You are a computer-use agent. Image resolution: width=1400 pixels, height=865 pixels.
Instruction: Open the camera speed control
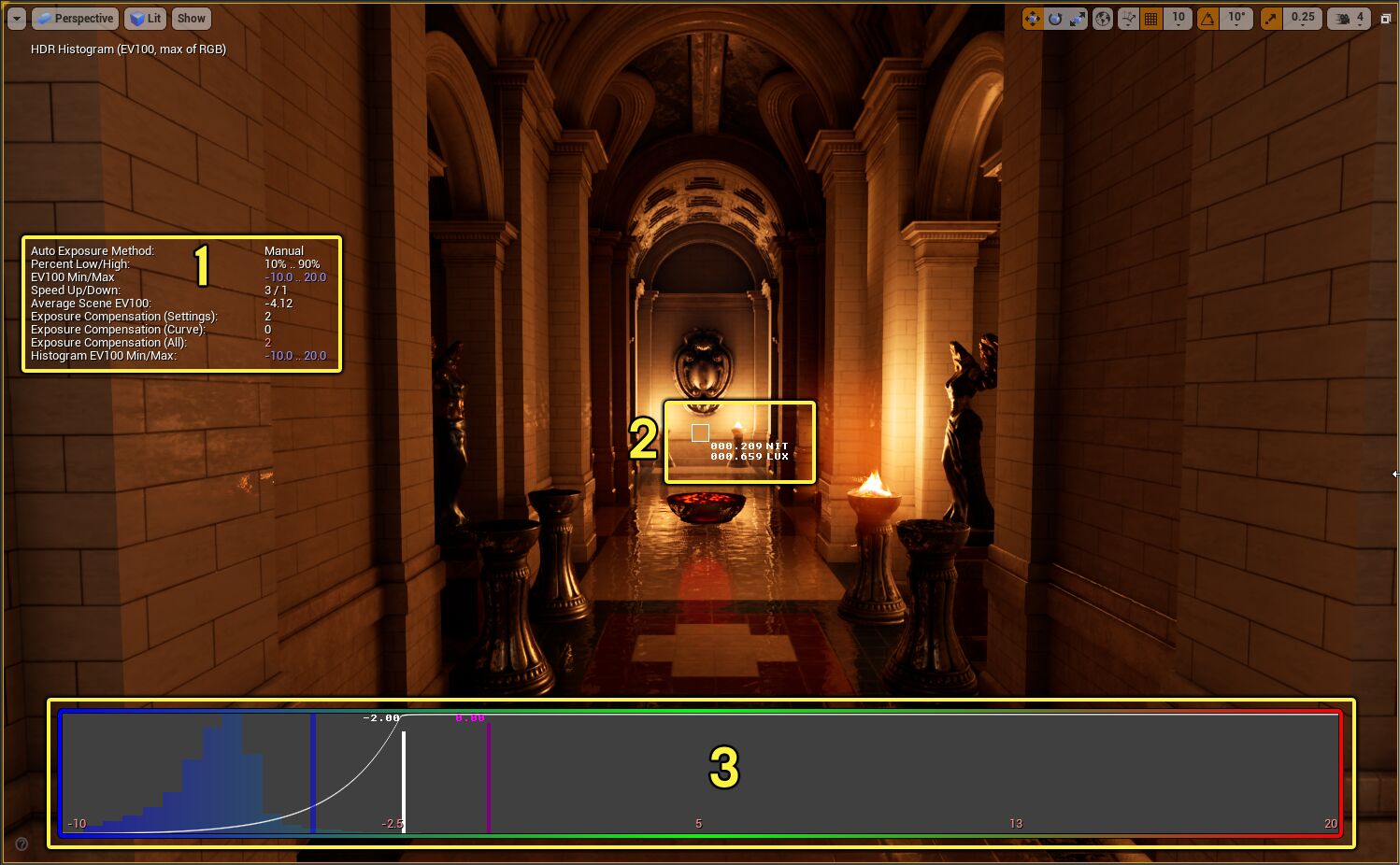pyautogui.click(x=1345, y=18)
